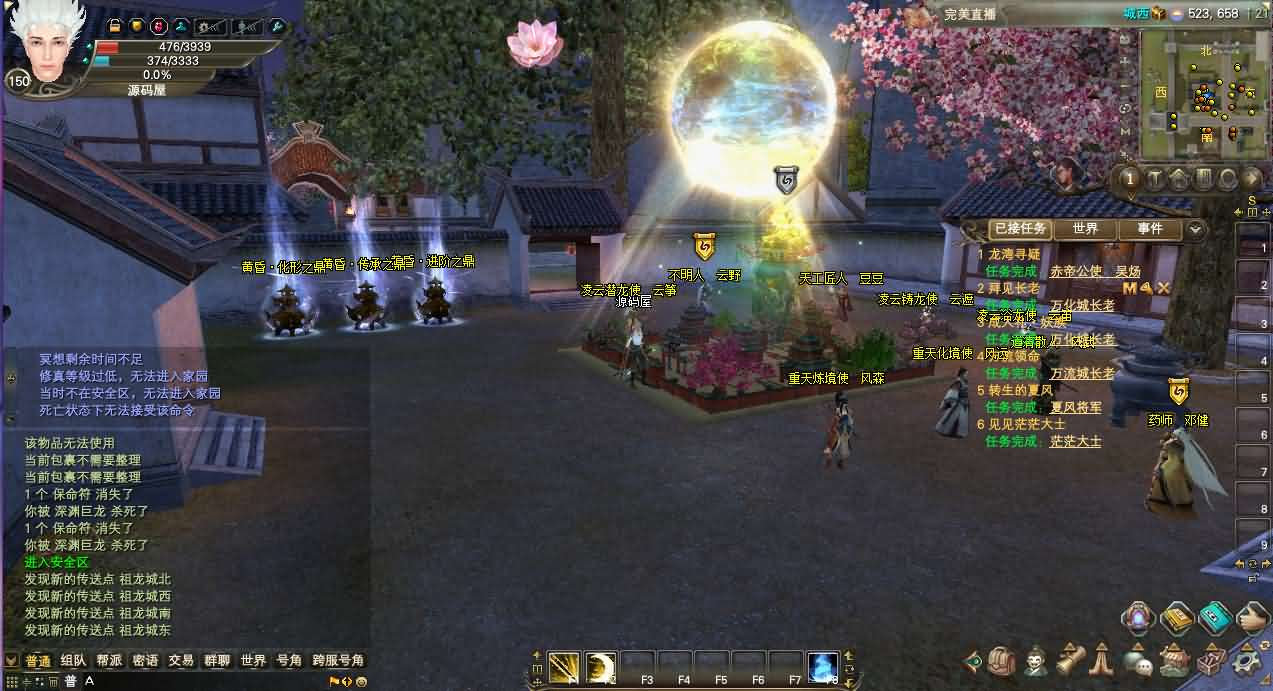The height and width of the screenshot is (691, 1273).
Task: Open the 世界 chat channel tab
Action: click(253, 660)
